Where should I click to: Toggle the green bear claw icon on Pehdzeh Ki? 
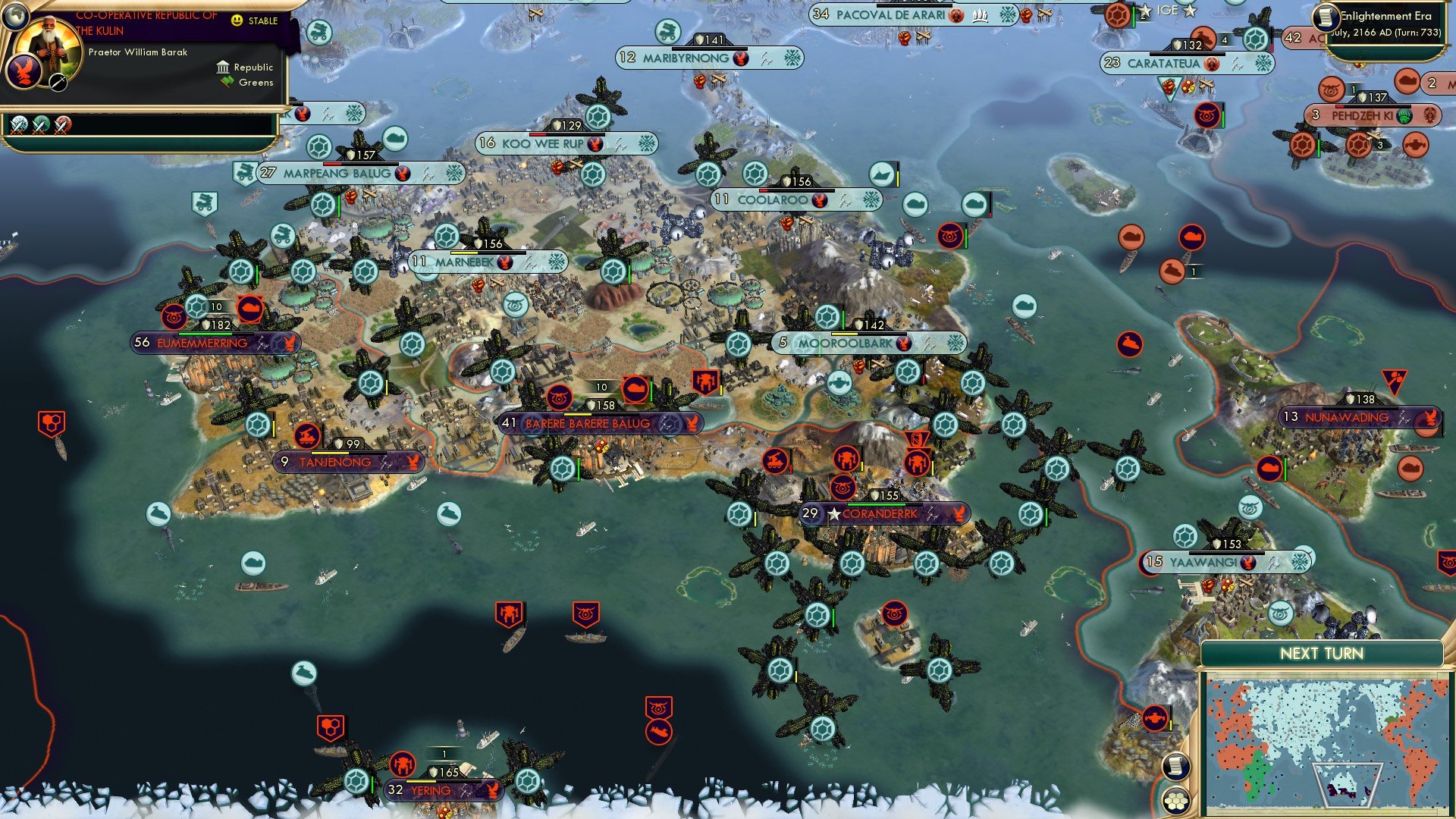click(1404, 117)
